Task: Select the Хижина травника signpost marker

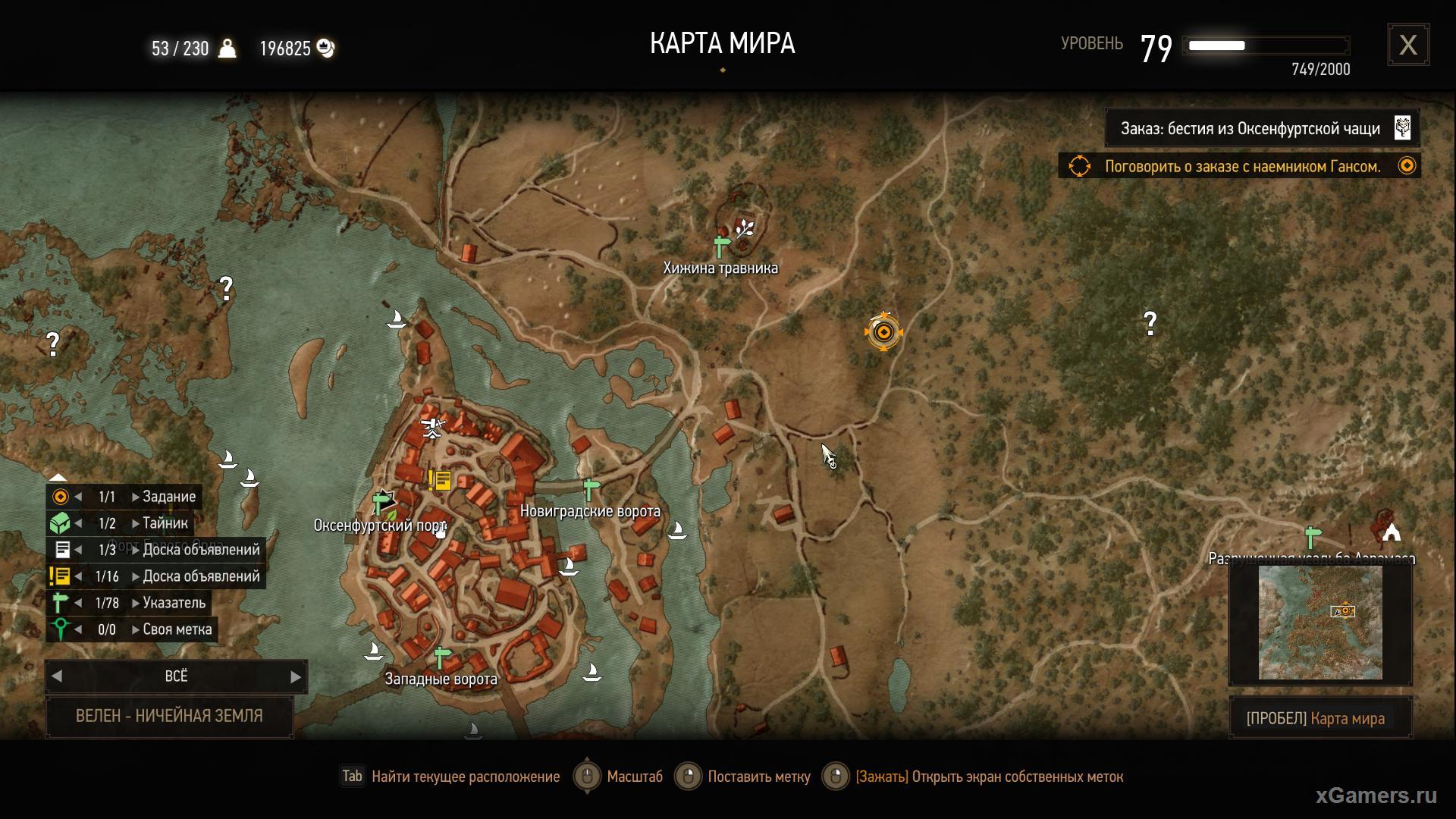Action: [x=721, y=246]
